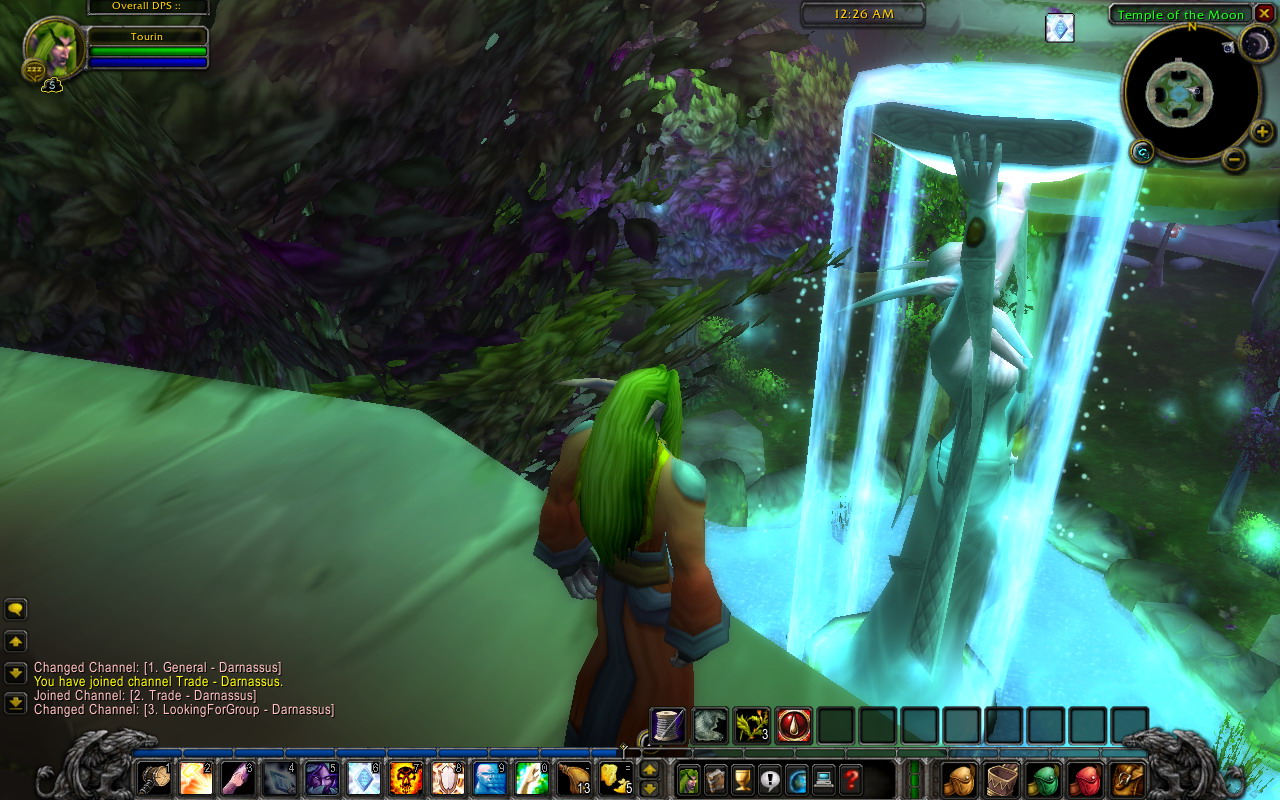Click the crescent moon day-night indicator
This screenshot has height=800, width=1280.
coord(1256,43)
